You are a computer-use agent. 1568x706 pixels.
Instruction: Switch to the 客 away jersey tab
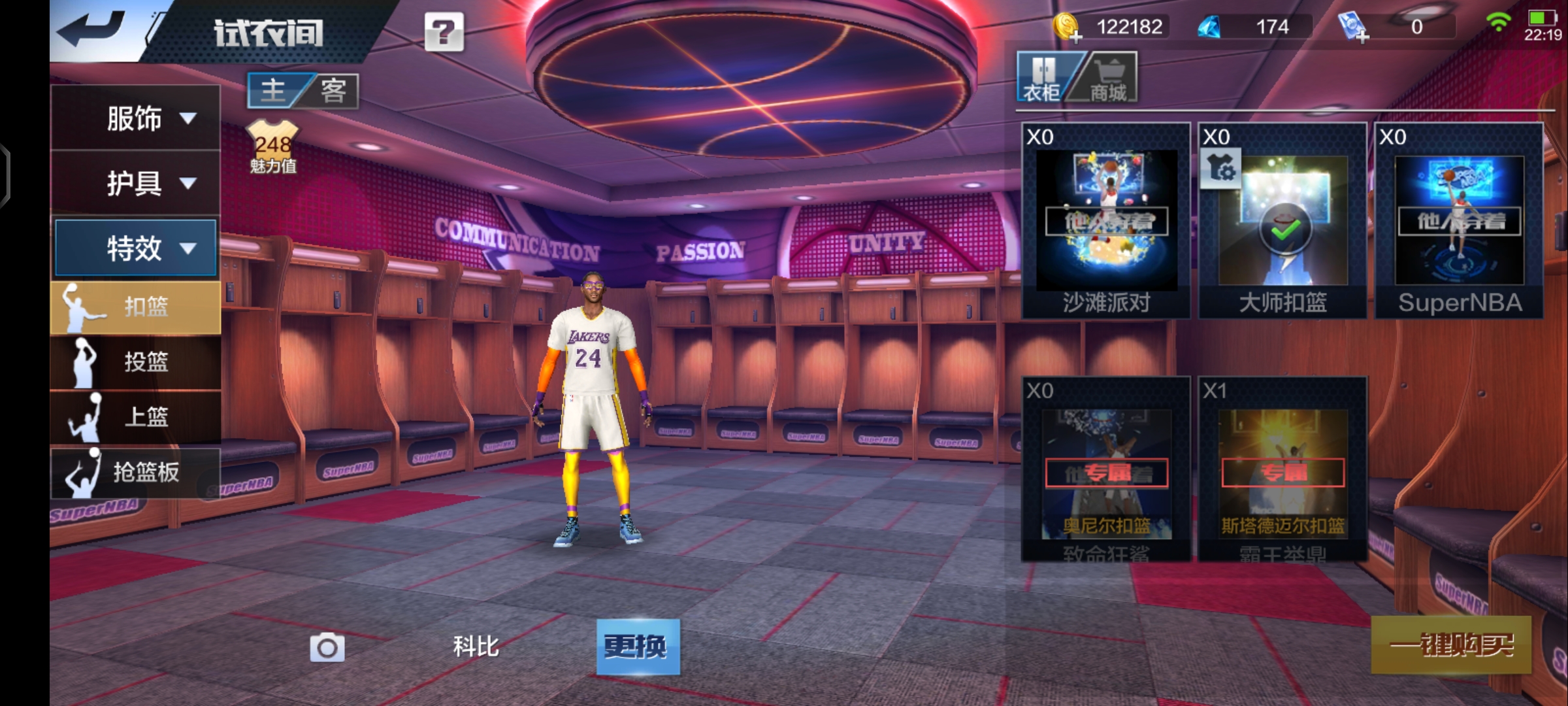(x=333, y=90)
